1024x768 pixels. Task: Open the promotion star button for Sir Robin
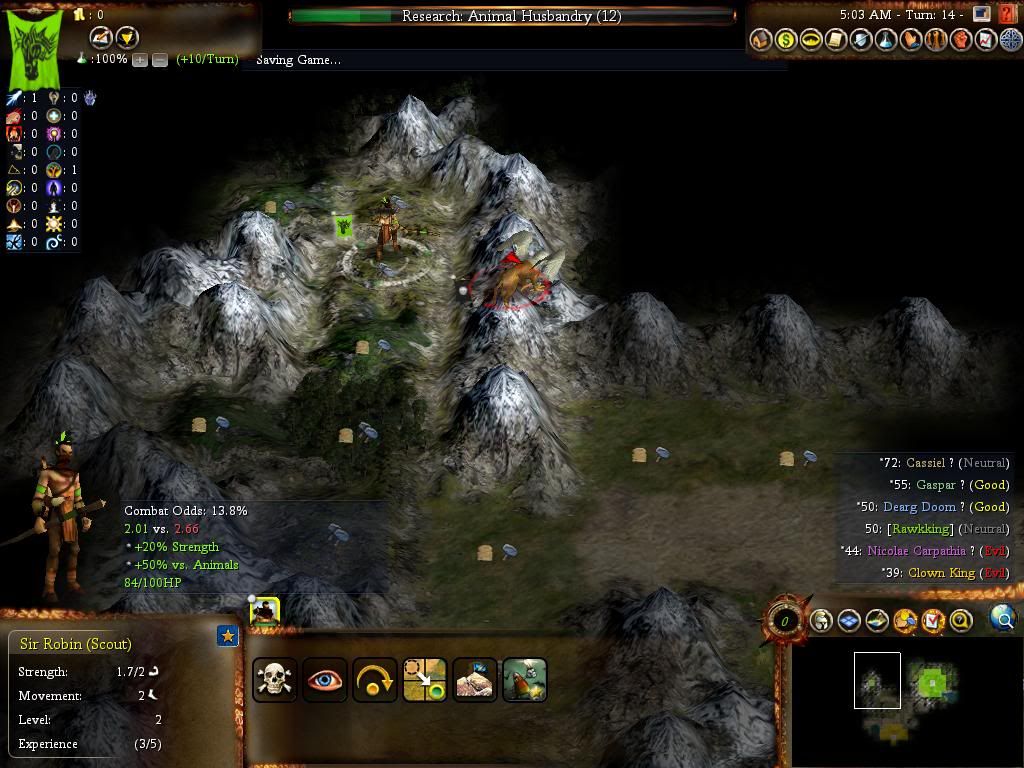[228, 635]
